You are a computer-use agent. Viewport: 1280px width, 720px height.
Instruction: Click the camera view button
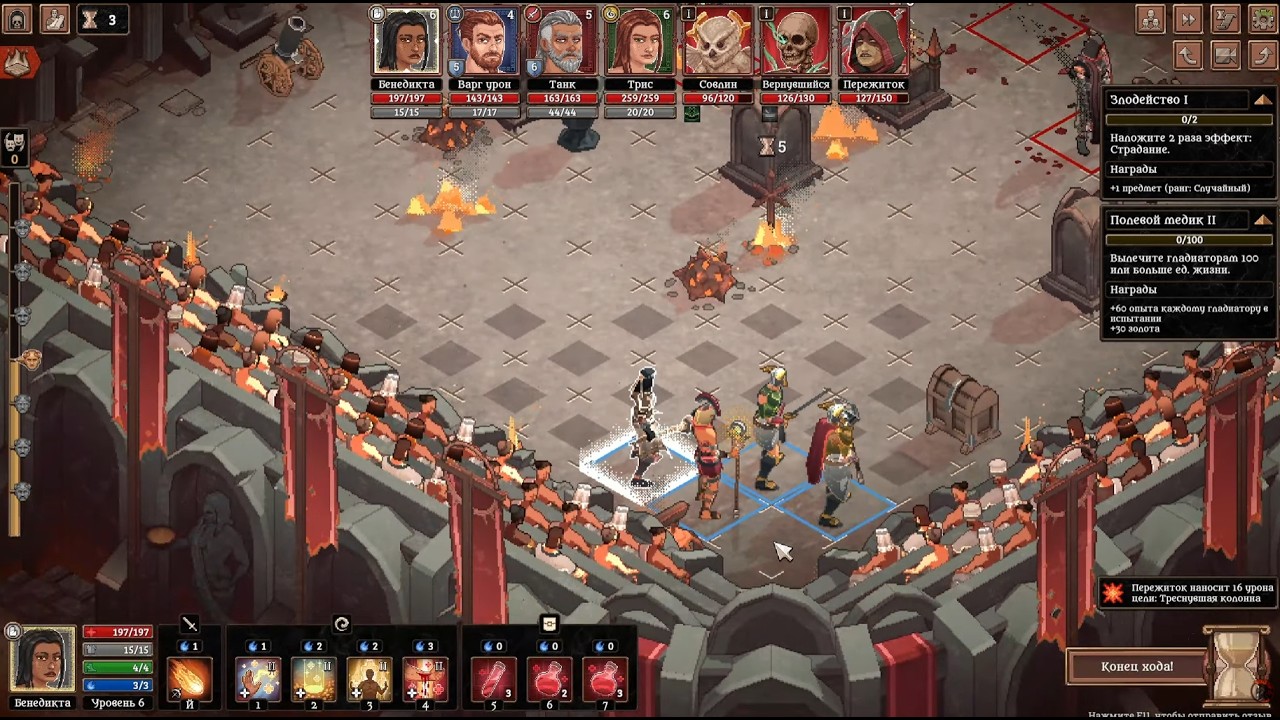click(1226, 55)
